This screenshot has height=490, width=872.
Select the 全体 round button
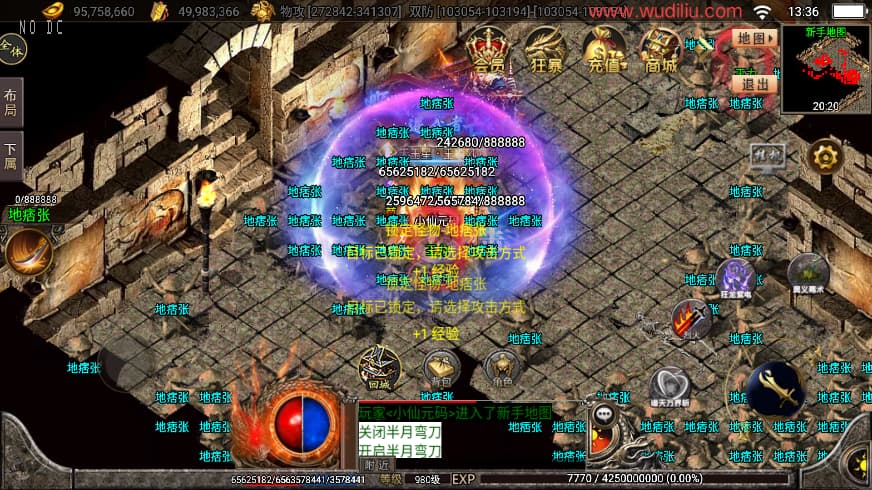click(x=12, y=47)
